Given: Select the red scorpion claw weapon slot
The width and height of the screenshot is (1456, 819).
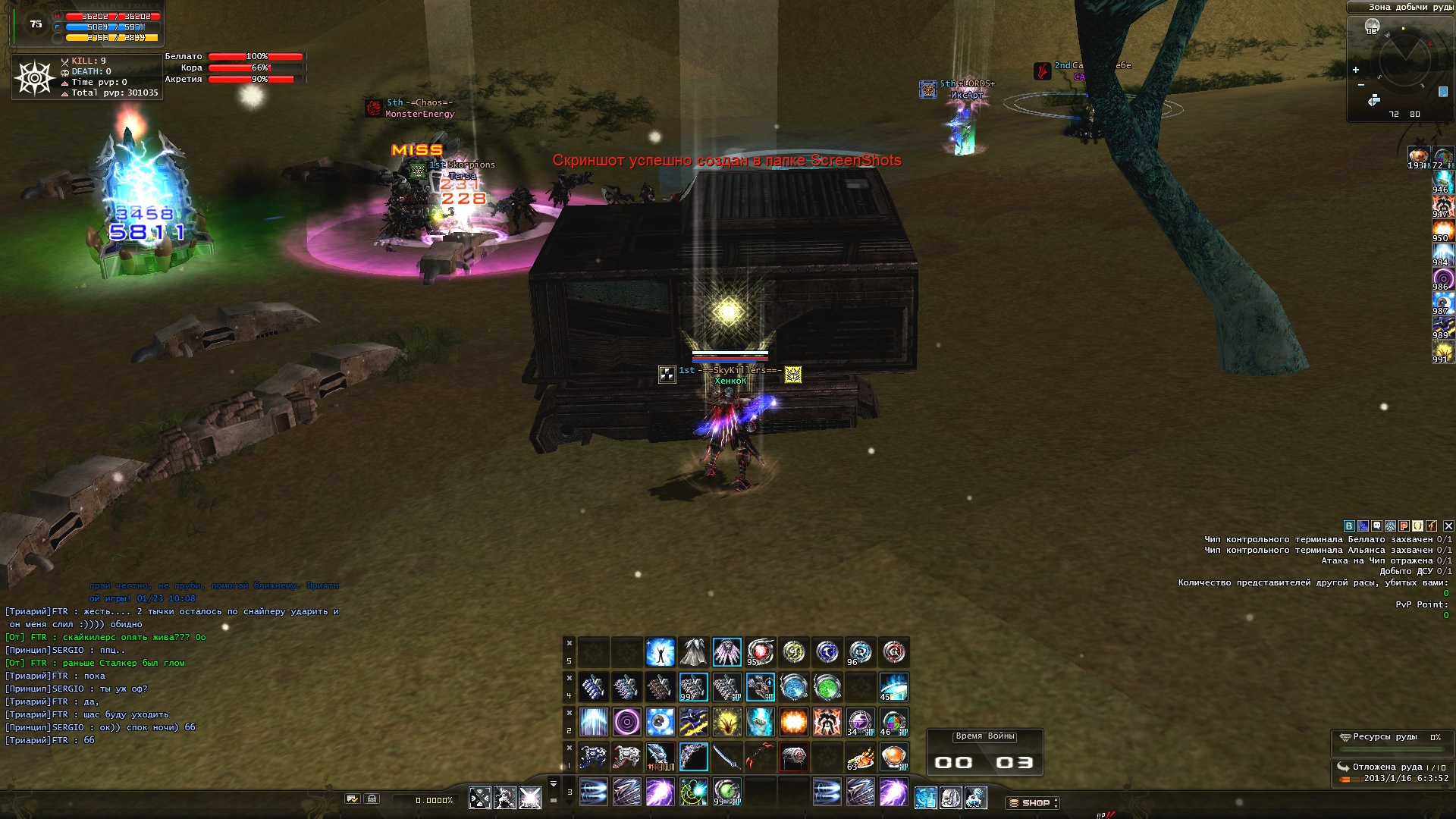Looking at the screenshot, I should pos(760,757).
